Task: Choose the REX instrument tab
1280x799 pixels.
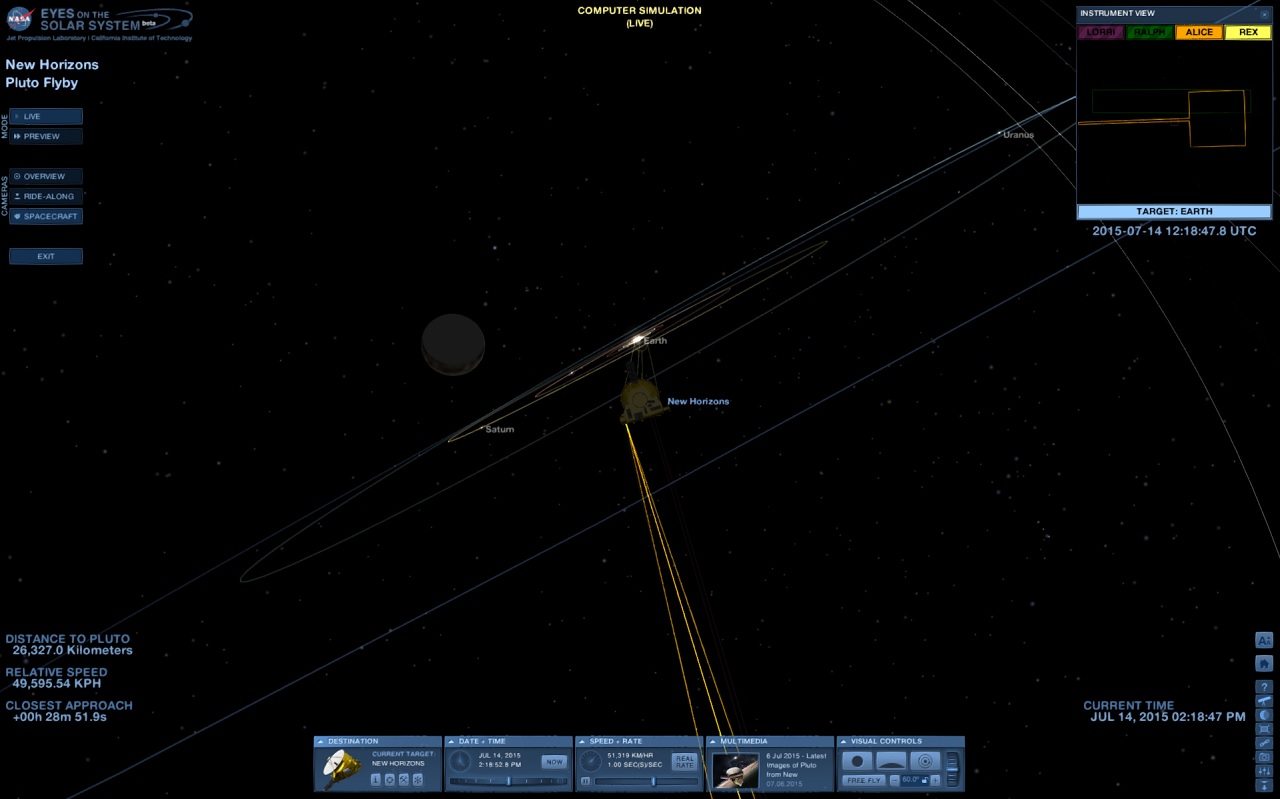Action: click(x=1247, y=32)
